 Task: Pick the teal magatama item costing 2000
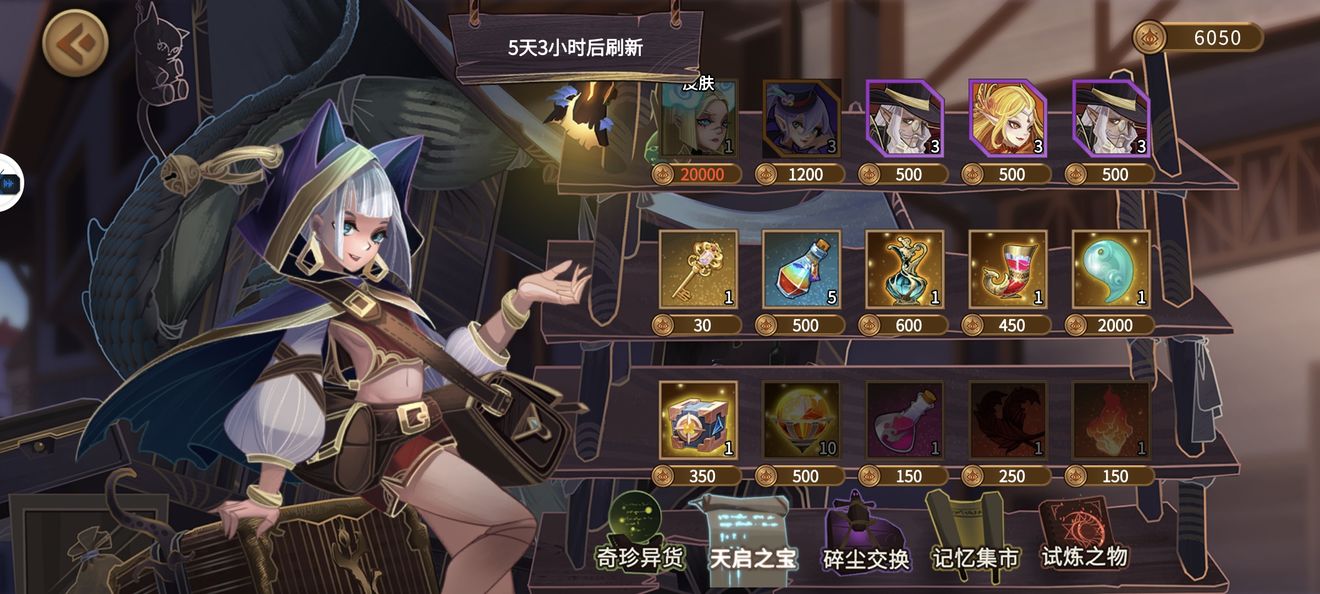(x=1111, y=270)
